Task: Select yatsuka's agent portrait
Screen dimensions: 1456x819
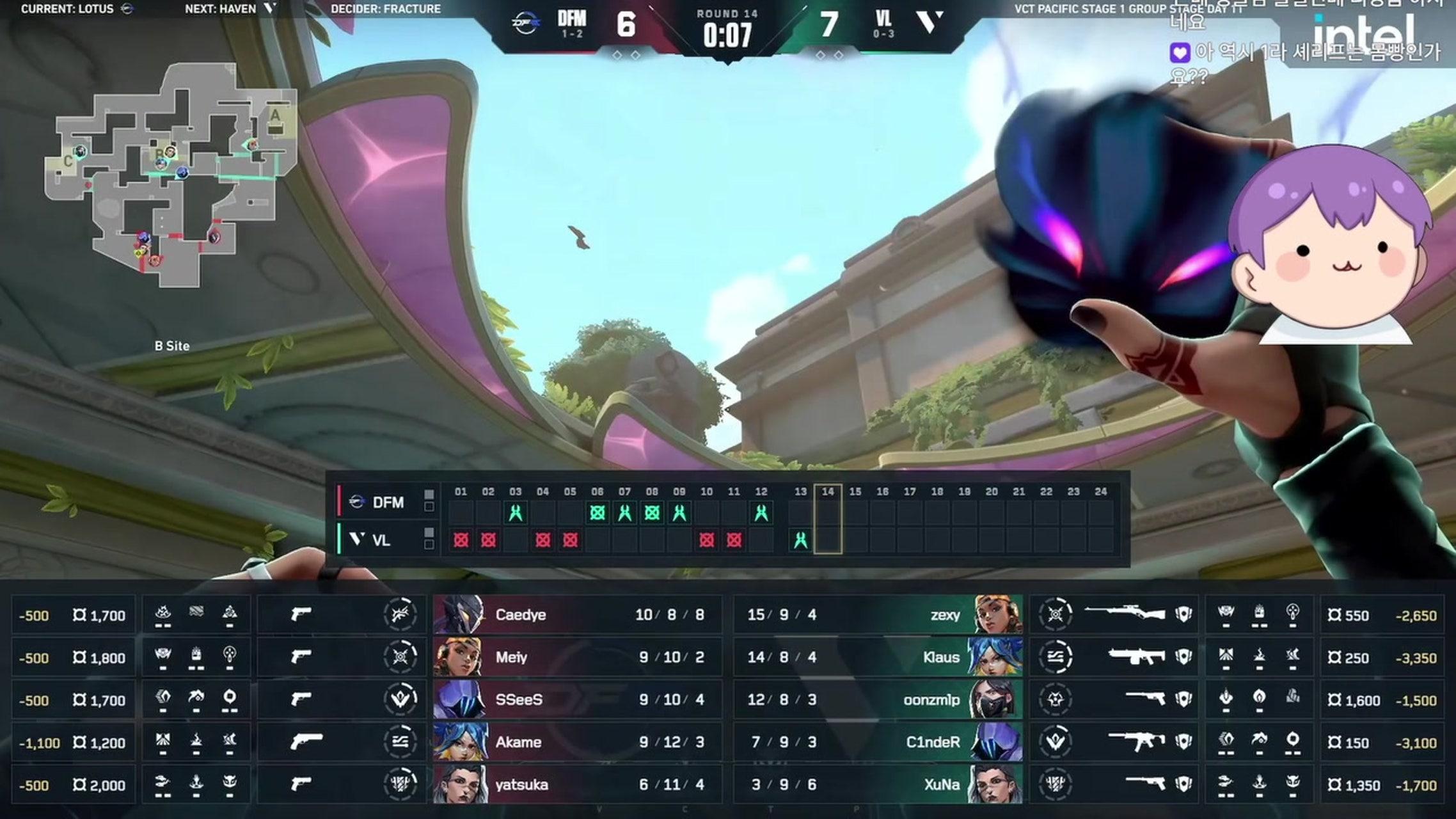Action: pyautogui.click(x=459, y=784)
